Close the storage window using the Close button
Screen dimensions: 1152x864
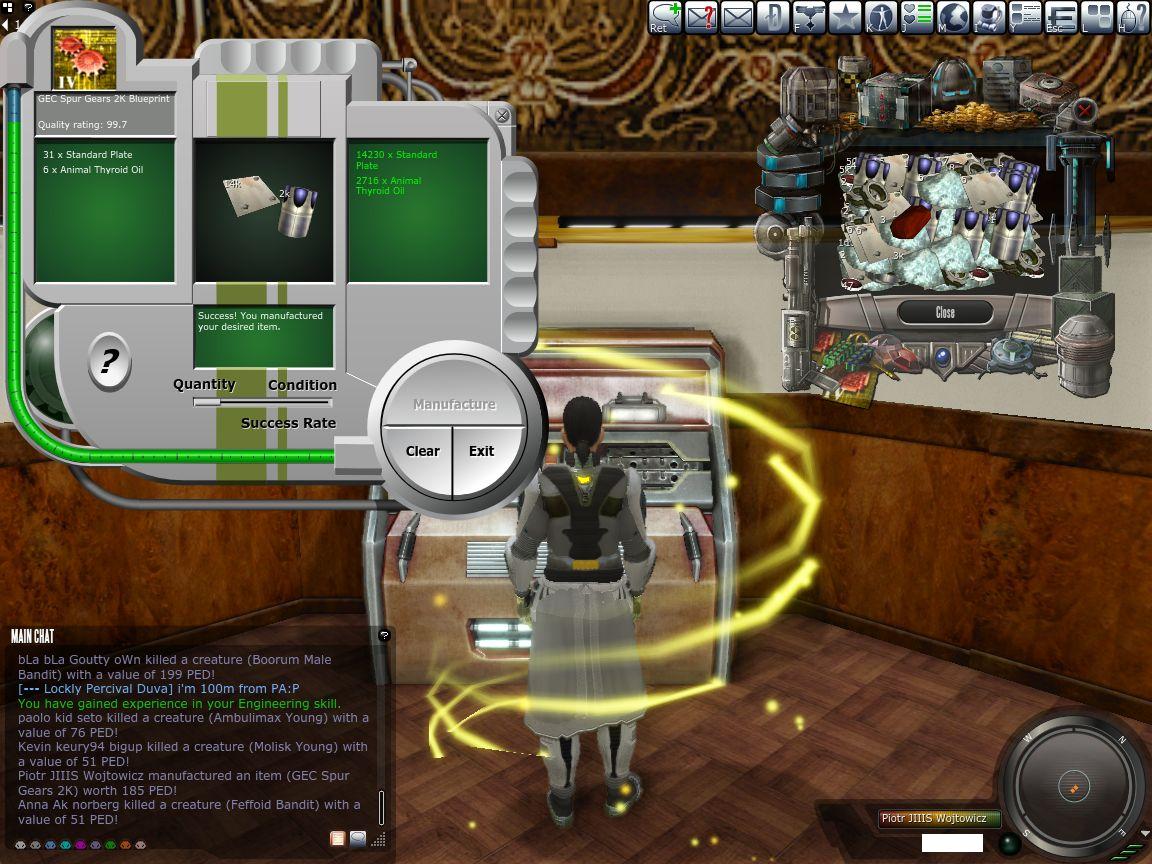(945, 313)
